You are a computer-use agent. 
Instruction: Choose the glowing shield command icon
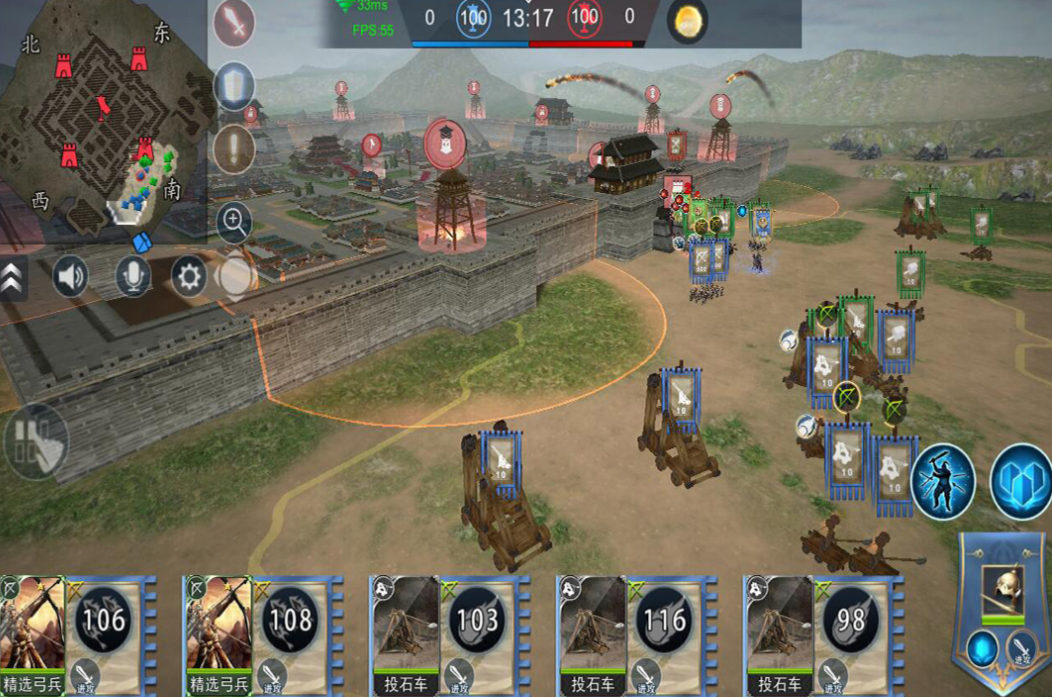pyautogui.click(x=234, y=86)
